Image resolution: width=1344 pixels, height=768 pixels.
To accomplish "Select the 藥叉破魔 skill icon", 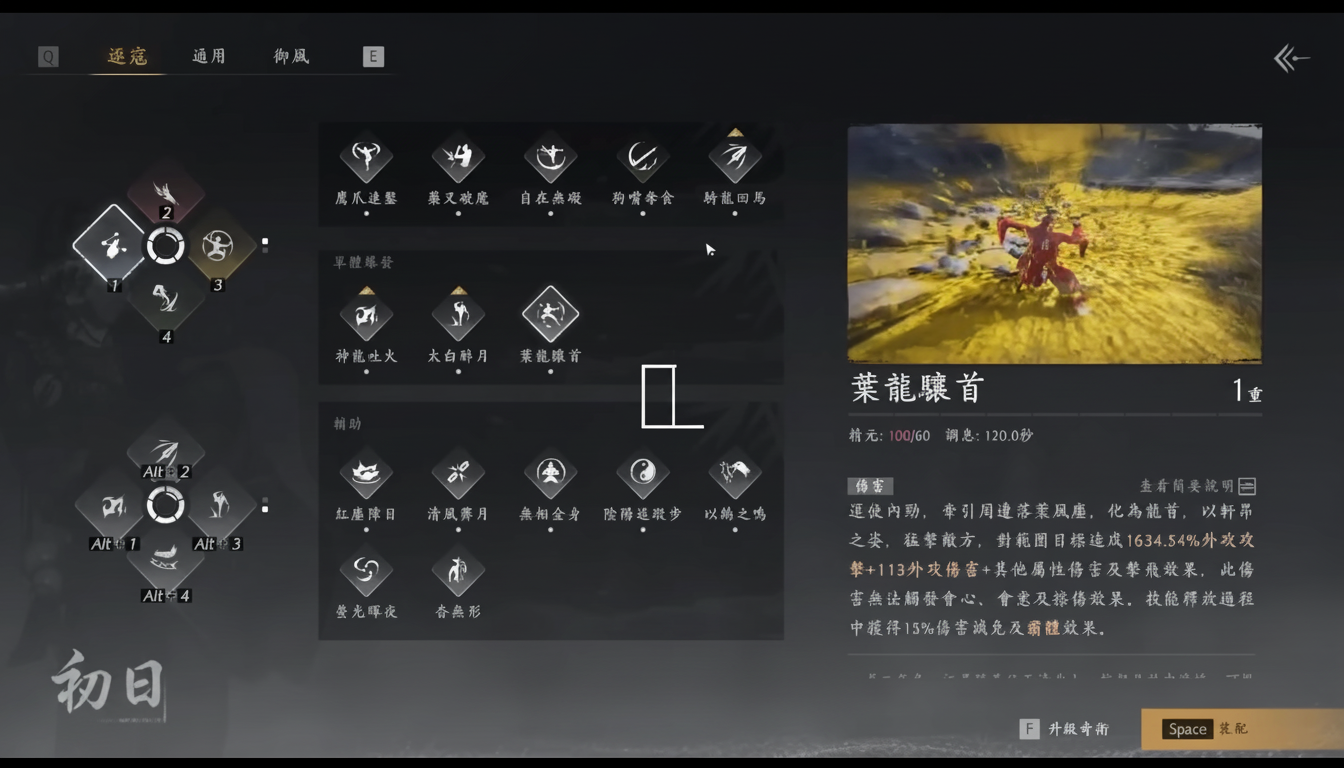I will pyautogui.click(x=458, y=158).
